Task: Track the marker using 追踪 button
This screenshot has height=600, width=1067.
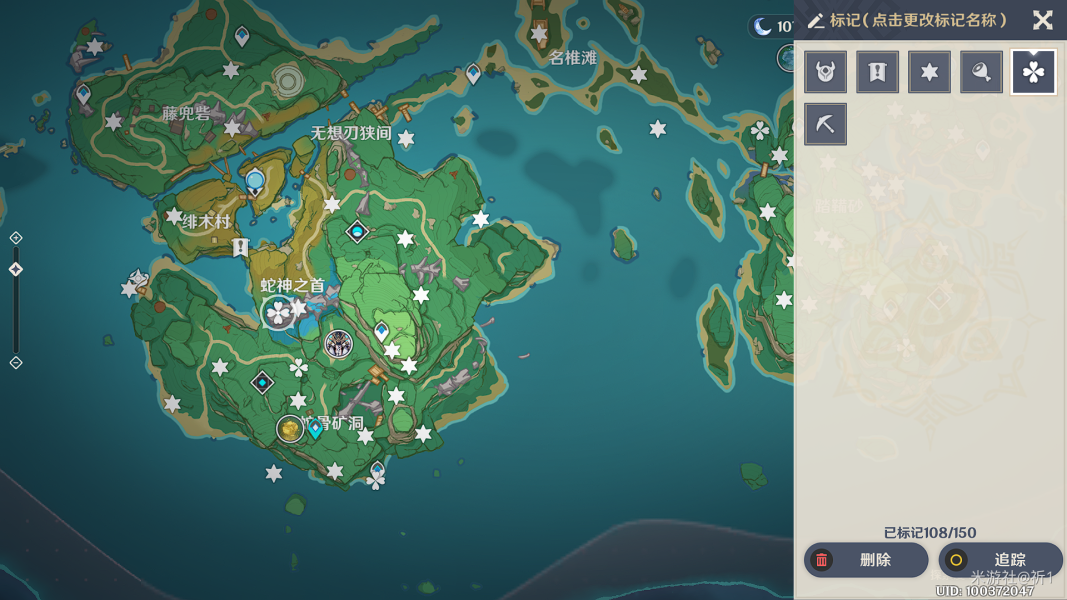Action: (x=1000, y=560)
